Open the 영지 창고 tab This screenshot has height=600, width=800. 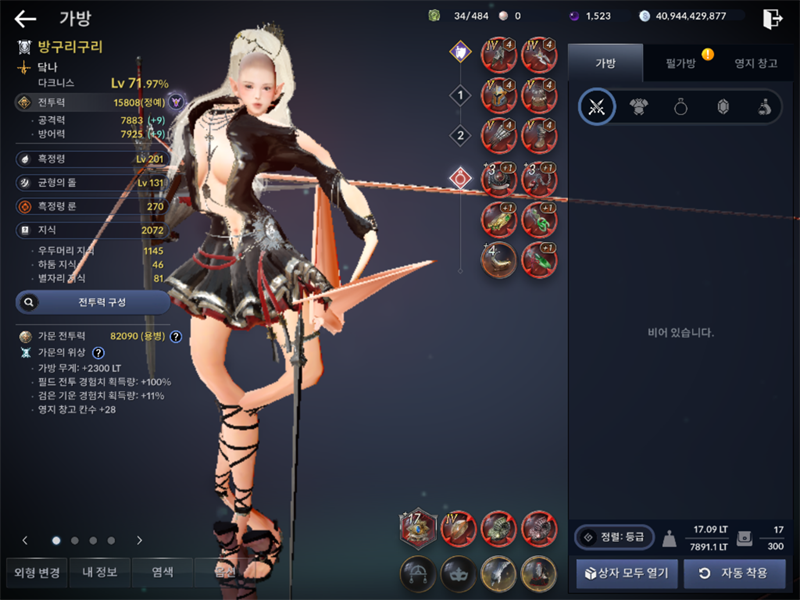(x=755, y=63)
